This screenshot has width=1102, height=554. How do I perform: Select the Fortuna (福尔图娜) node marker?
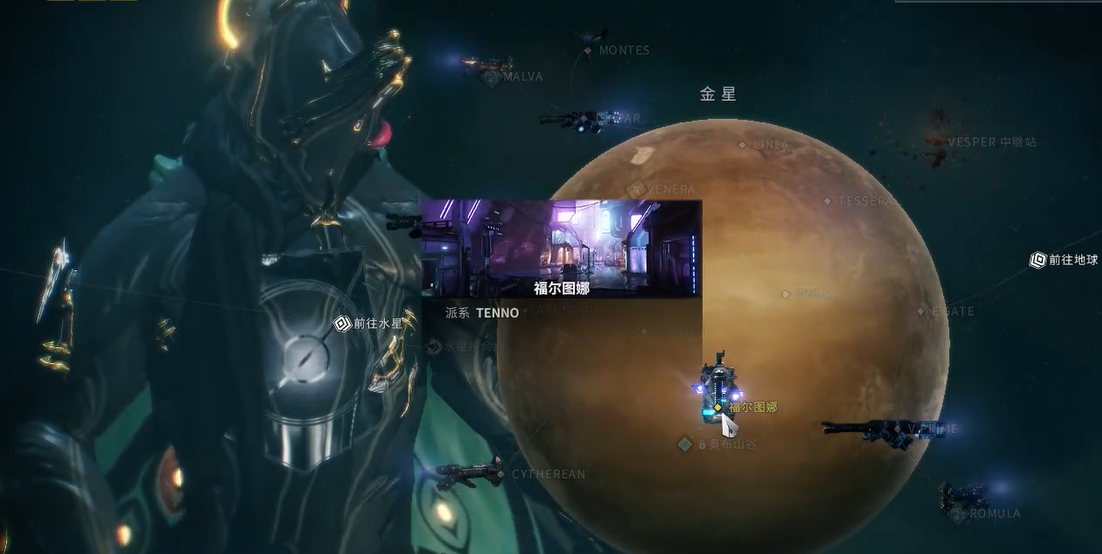pos(718,407)
